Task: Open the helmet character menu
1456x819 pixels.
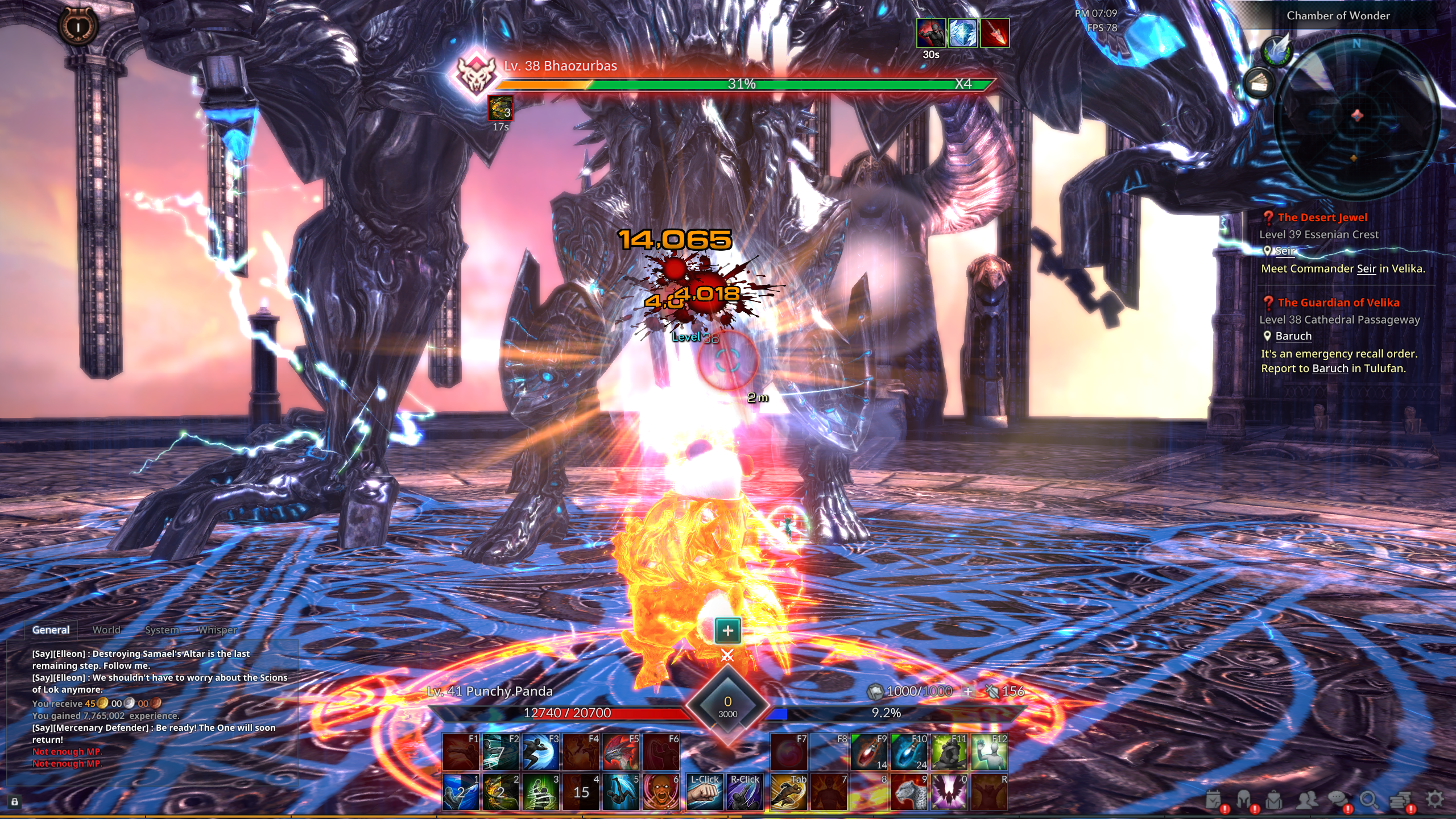Action: click(1244, 800)
